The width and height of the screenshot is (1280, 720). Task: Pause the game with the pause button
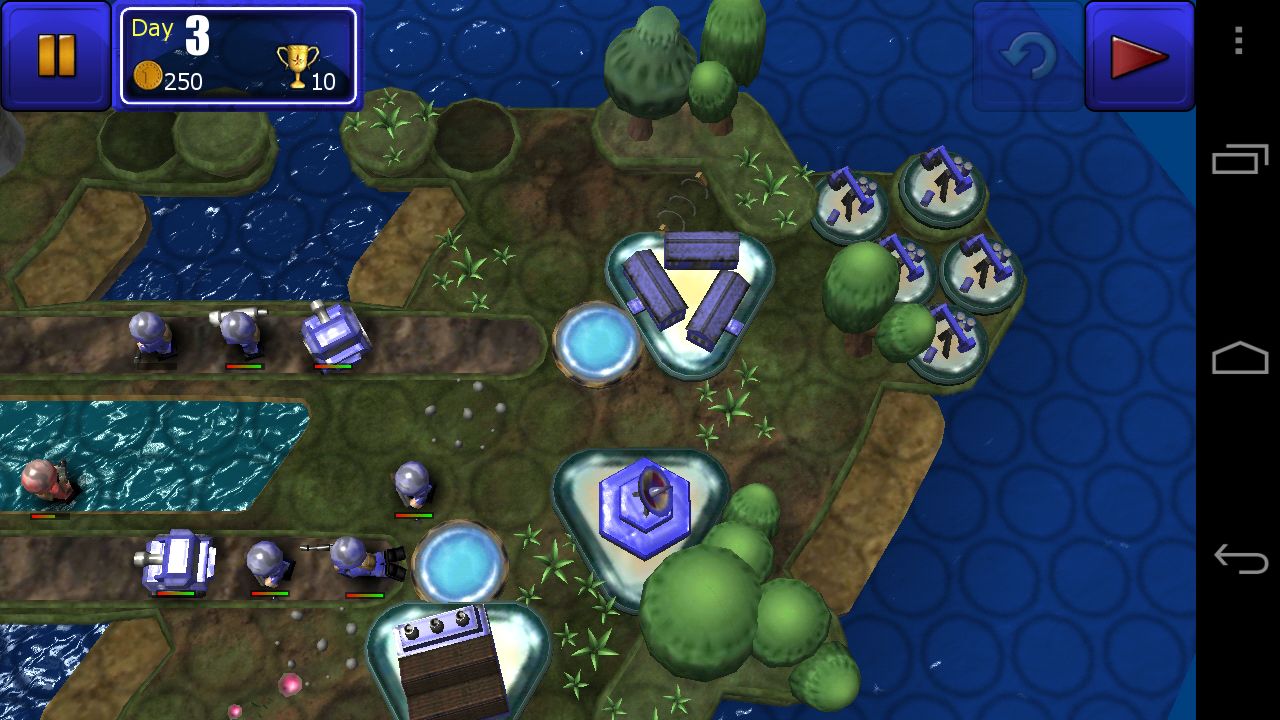[x=56, y=56]
